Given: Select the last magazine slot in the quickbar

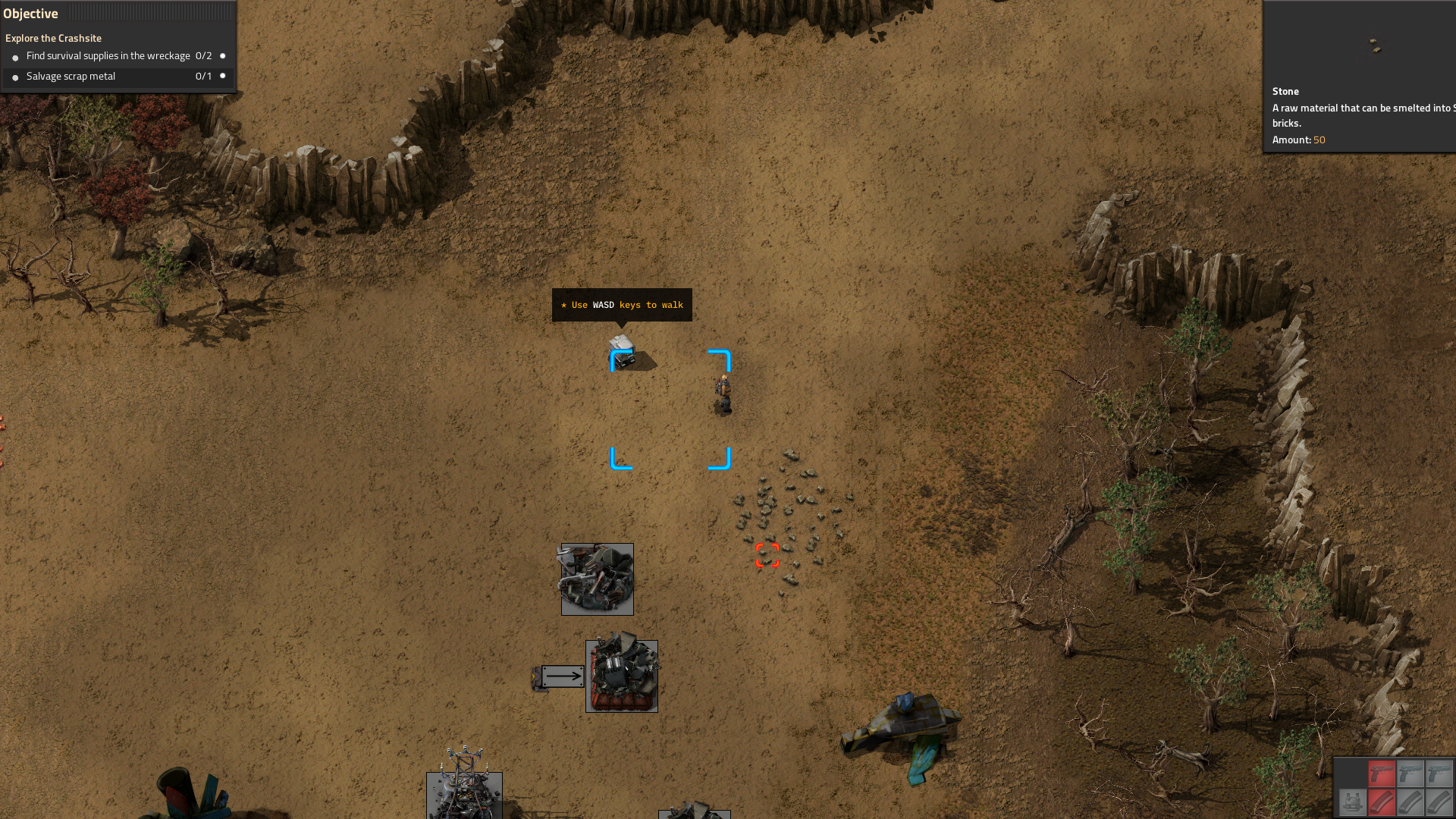Looking at the screenshot, I should [x=1439, y=802].
